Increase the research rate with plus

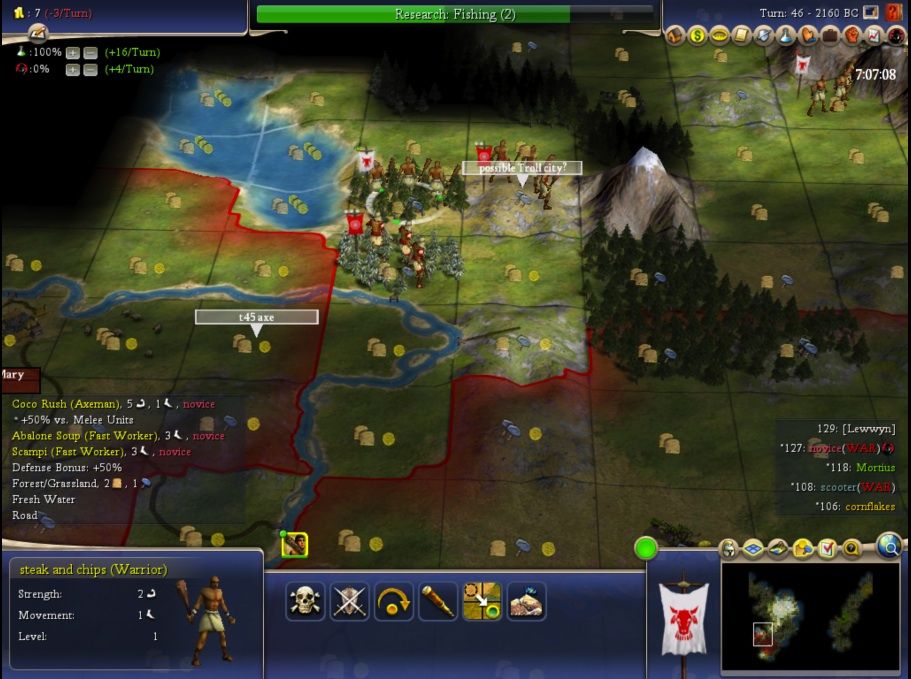pyautogui.click(x=72, y=52)
